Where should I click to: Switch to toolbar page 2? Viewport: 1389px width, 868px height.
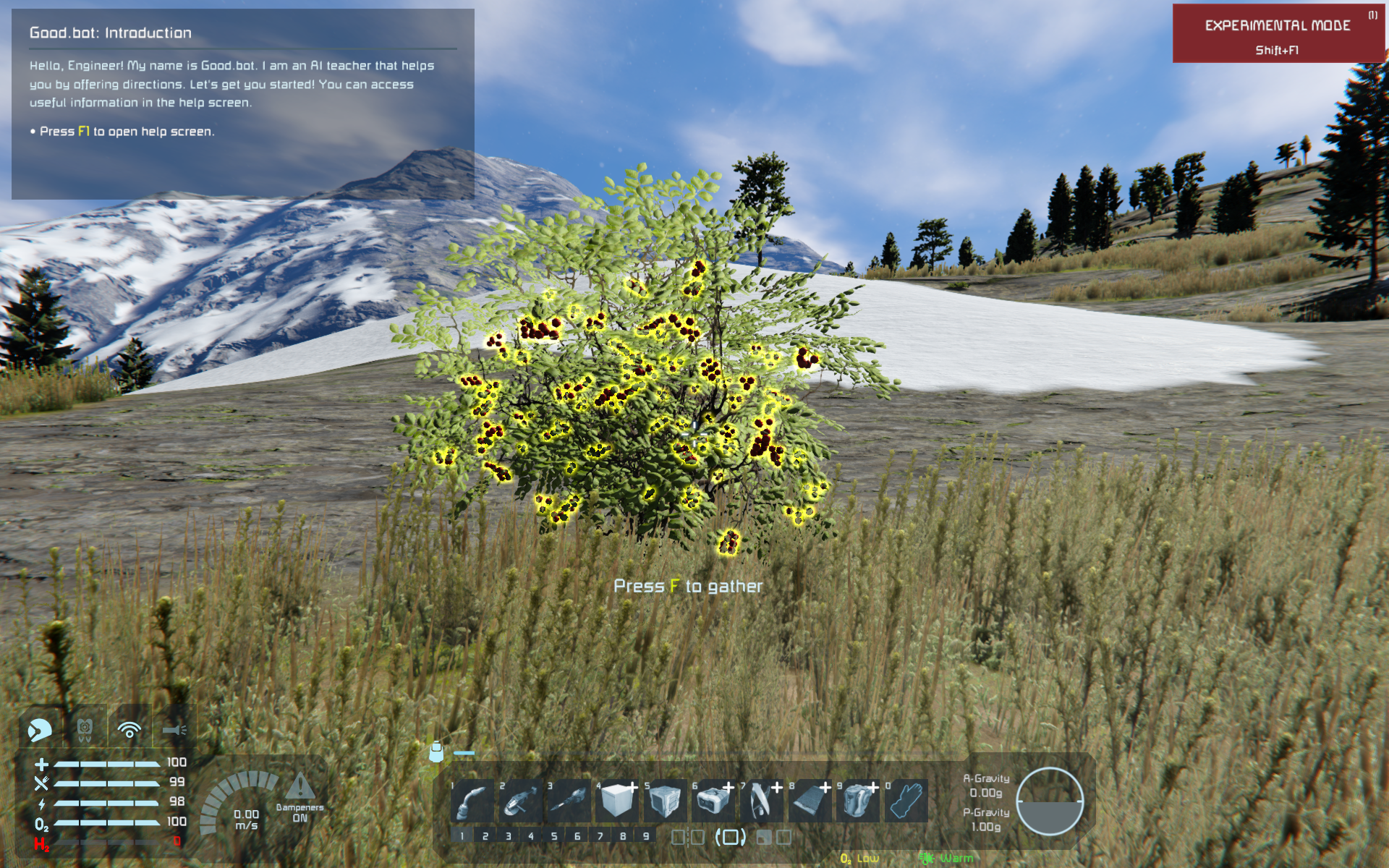[x=485, y=836]
